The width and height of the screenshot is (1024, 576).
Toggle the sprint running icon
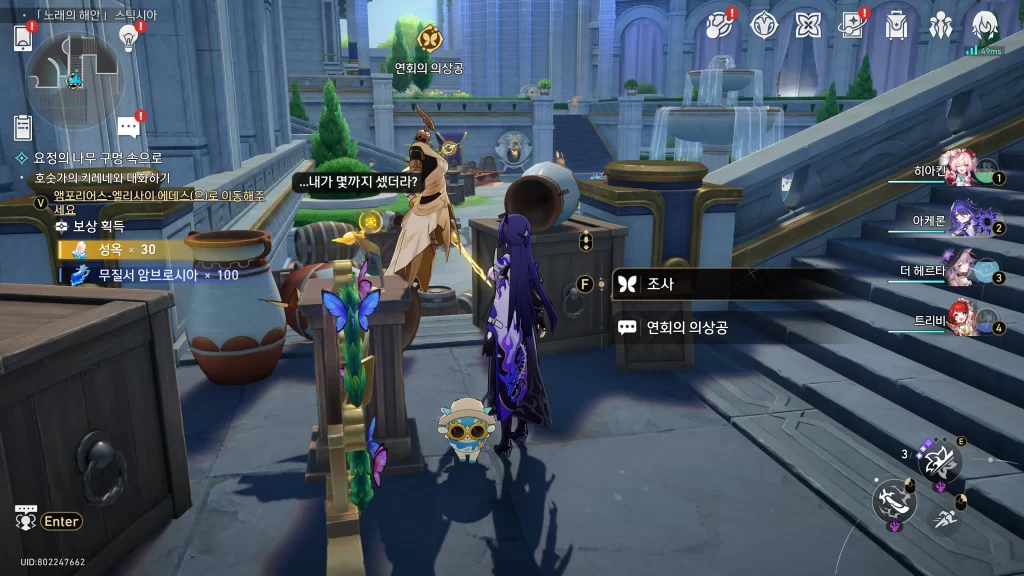945,517
